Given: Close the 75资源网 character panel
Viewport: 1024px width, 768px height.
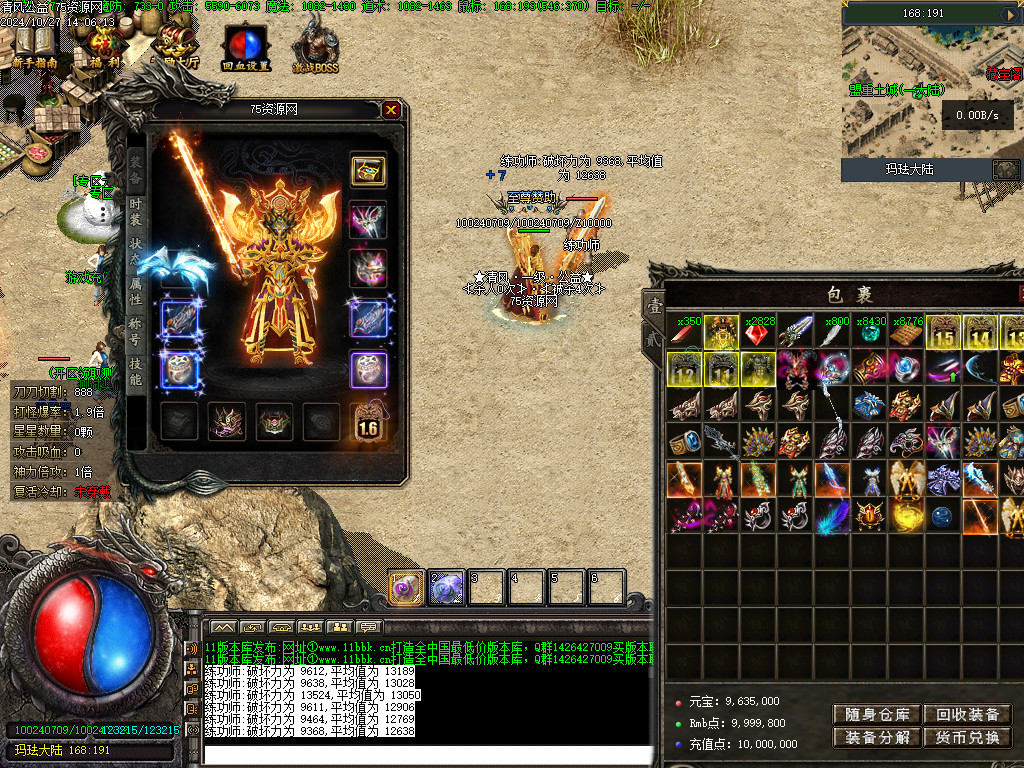Looking at the screenshot, I should 391,110.
